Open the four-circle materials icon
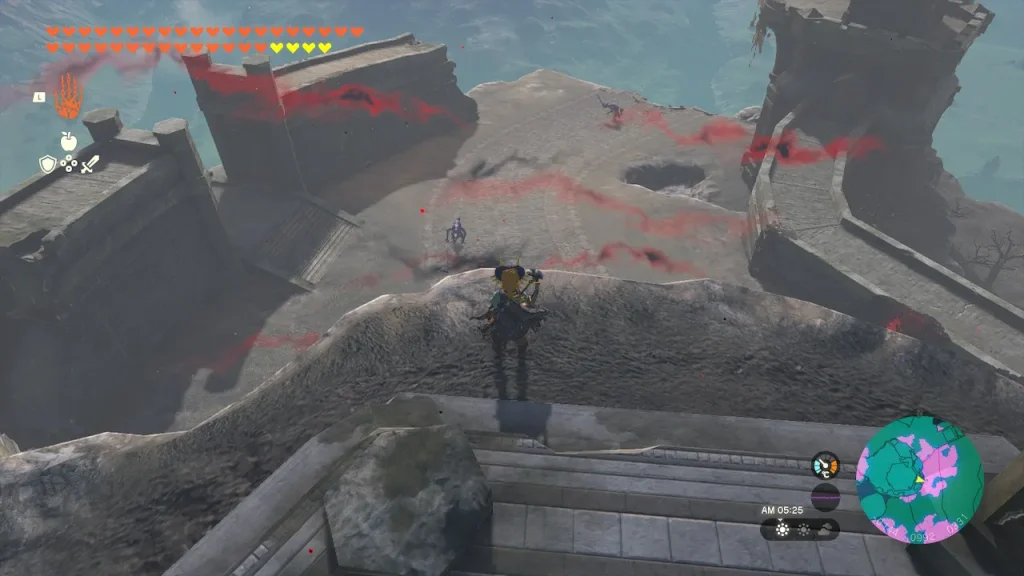This screenshot has width=1024, height=576. tap(69, 165)
